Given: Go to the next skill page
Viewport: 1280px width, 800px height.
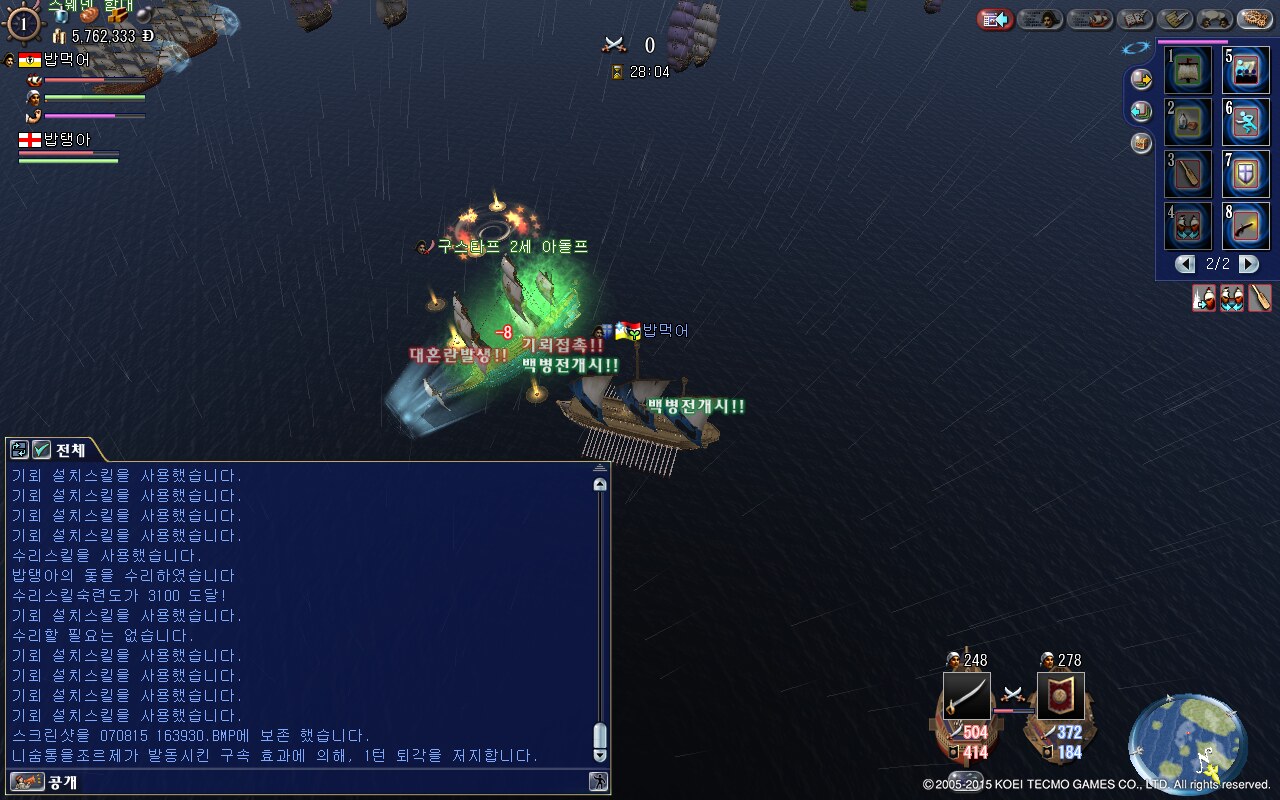Looking at the screenshot, I should coord(1249,264).
